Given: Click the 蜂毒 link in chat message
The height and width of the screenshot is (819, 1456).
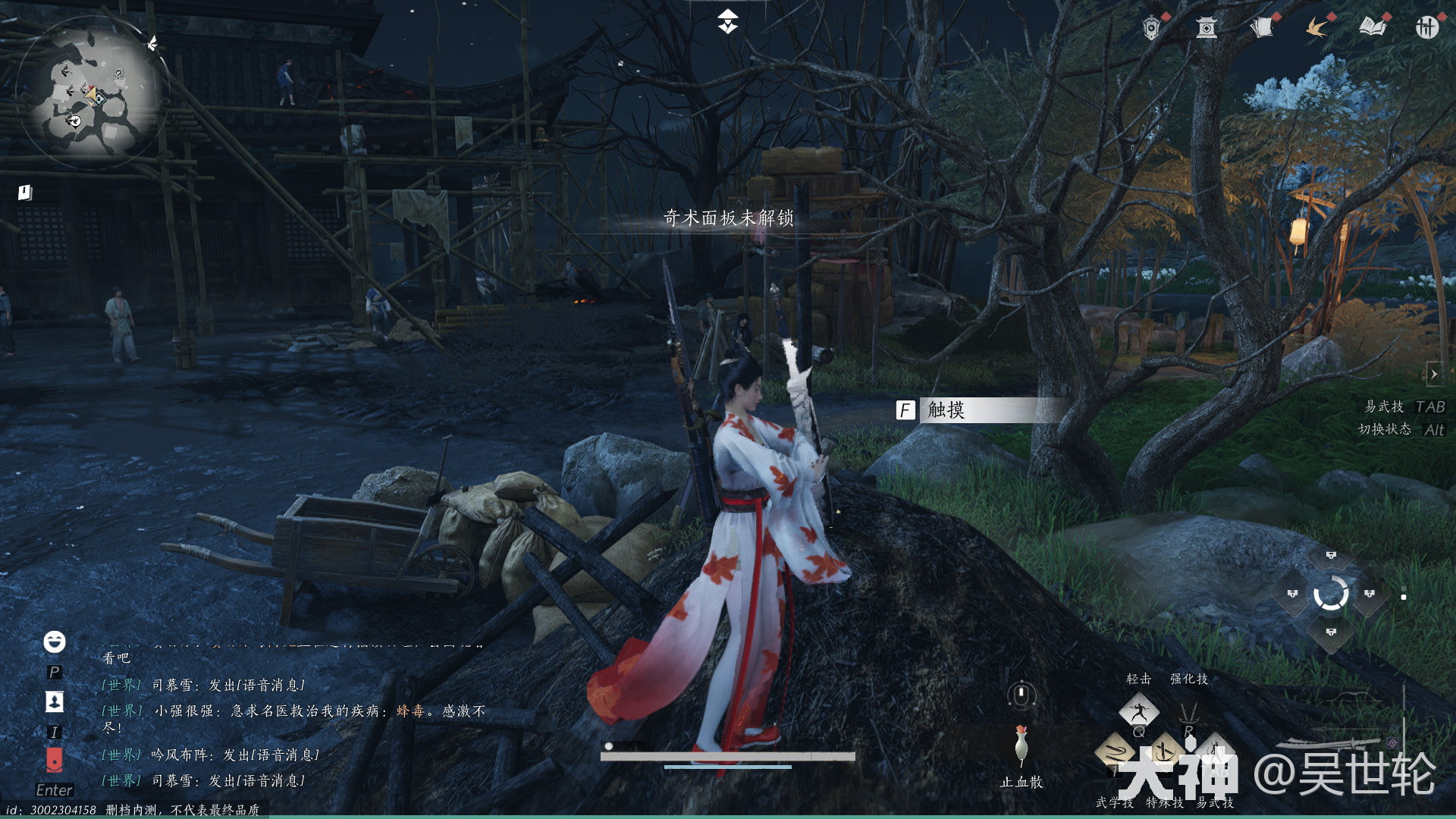Looking at the screenshot, I should [x=409, y=711].
